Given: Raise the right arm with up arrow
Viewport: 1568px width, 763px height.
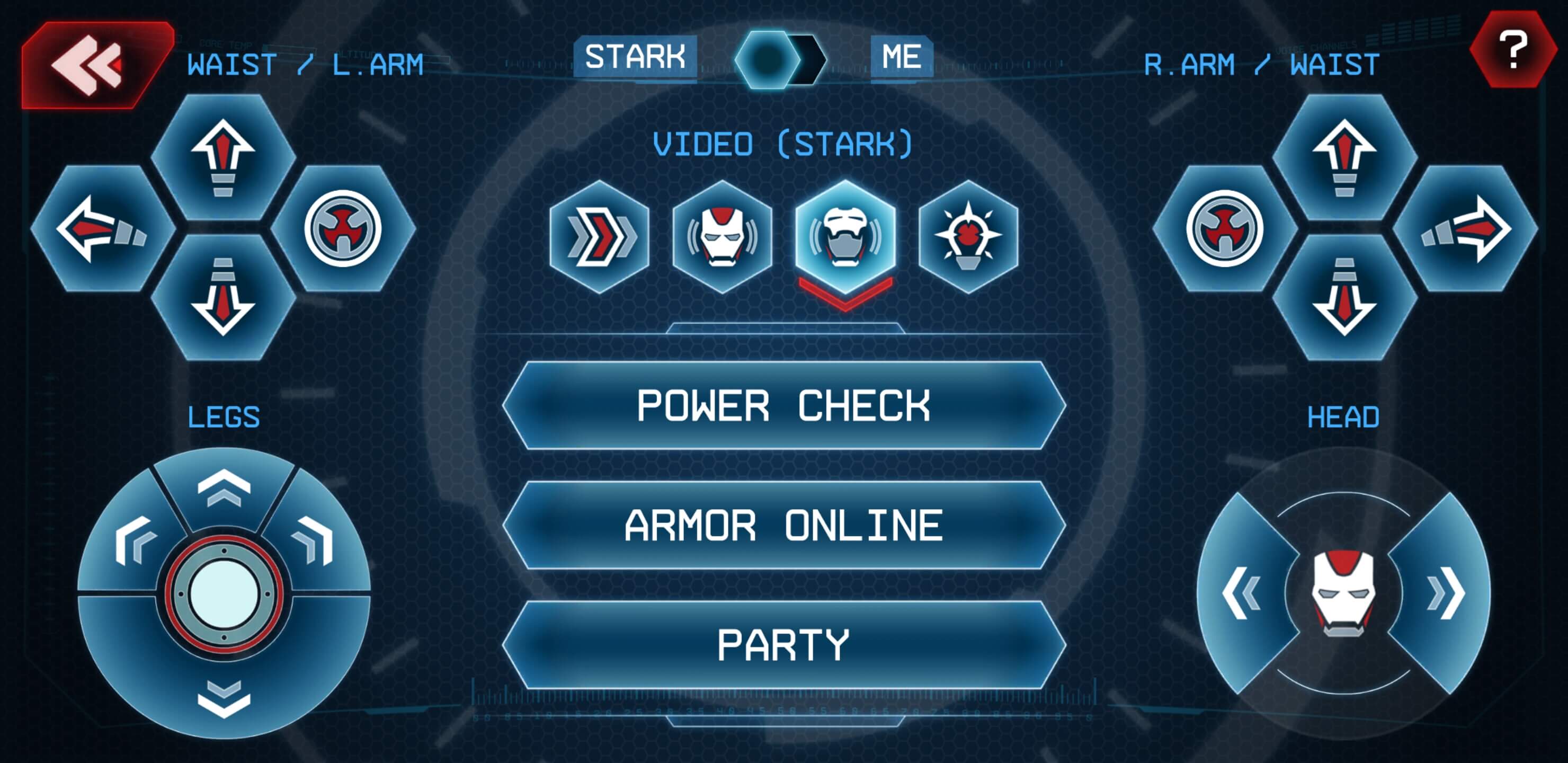Looking at the screenshot, I should pos(1344,157).
